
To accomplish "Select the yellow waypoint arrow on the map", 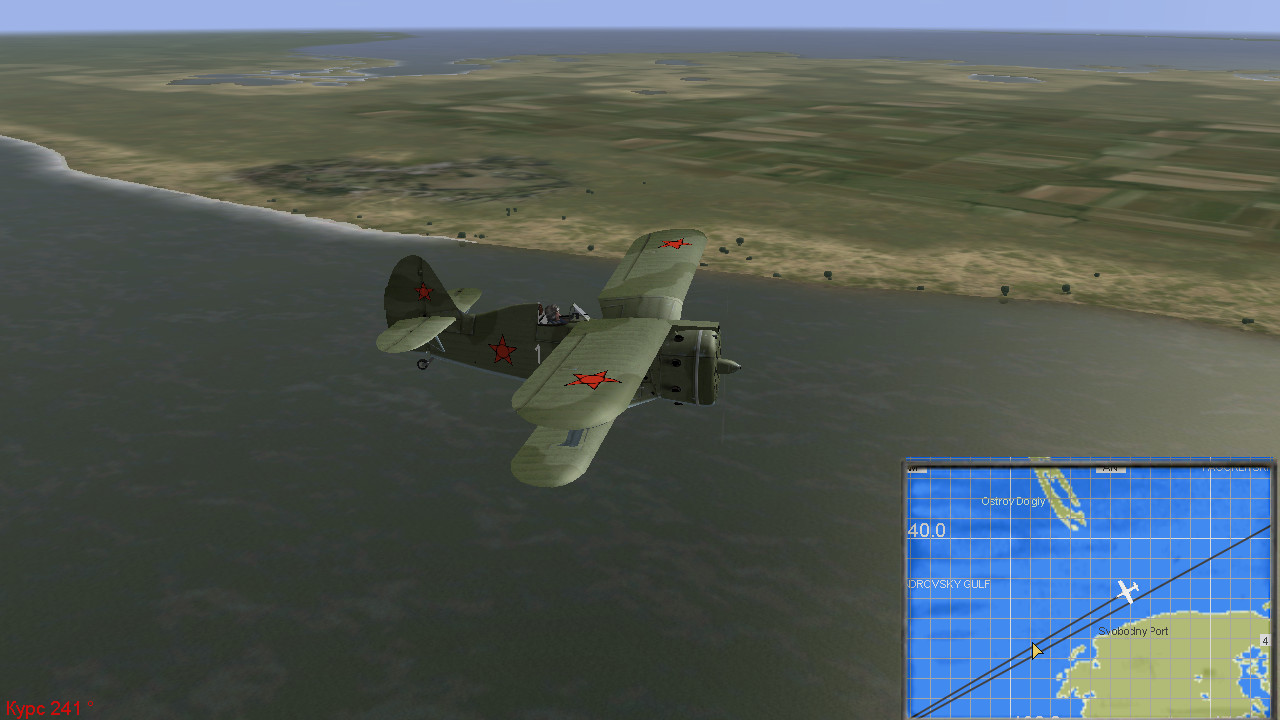I will (x=1037, y=651).
